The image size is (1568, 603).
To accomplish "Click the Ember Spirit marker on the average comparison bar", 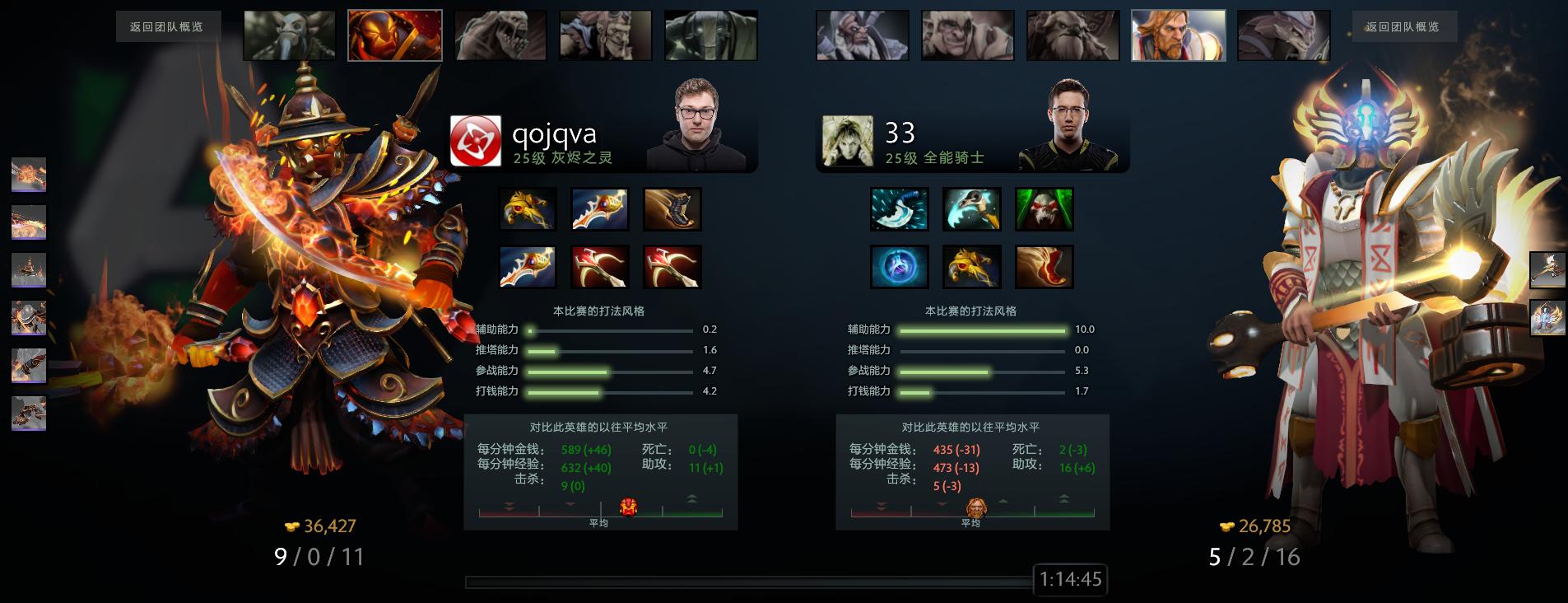I will pyautogui.click(x=630, y=508).
